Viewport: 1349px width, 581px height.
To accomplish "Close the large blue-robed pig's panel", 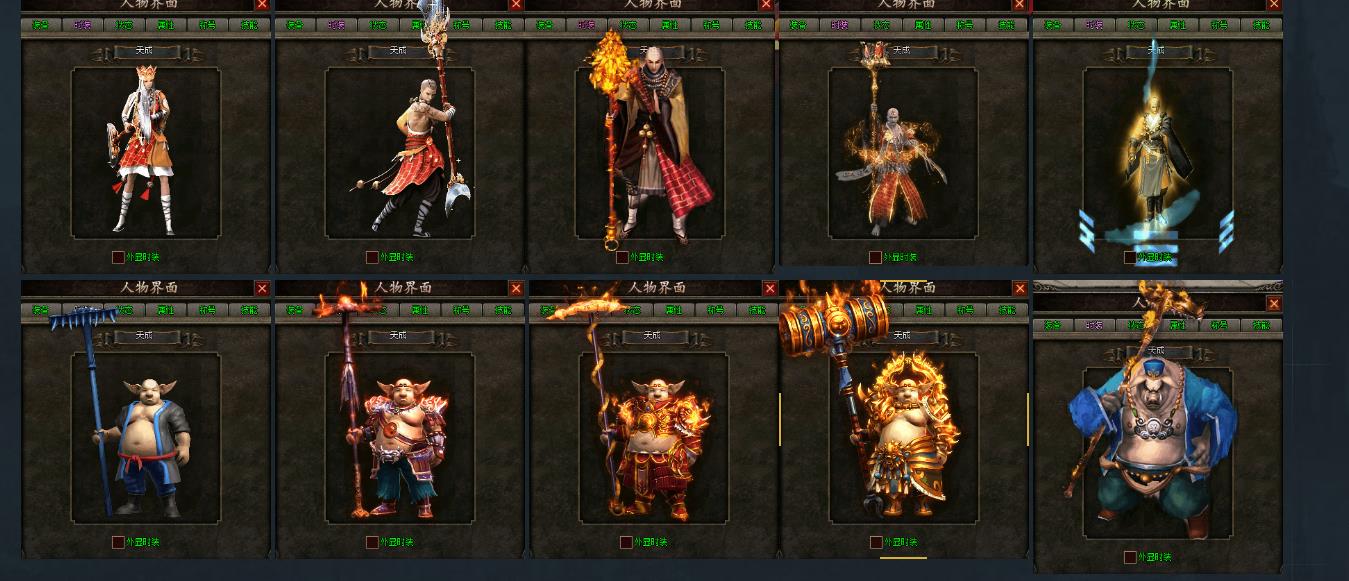I will [x=1274, y=303].
